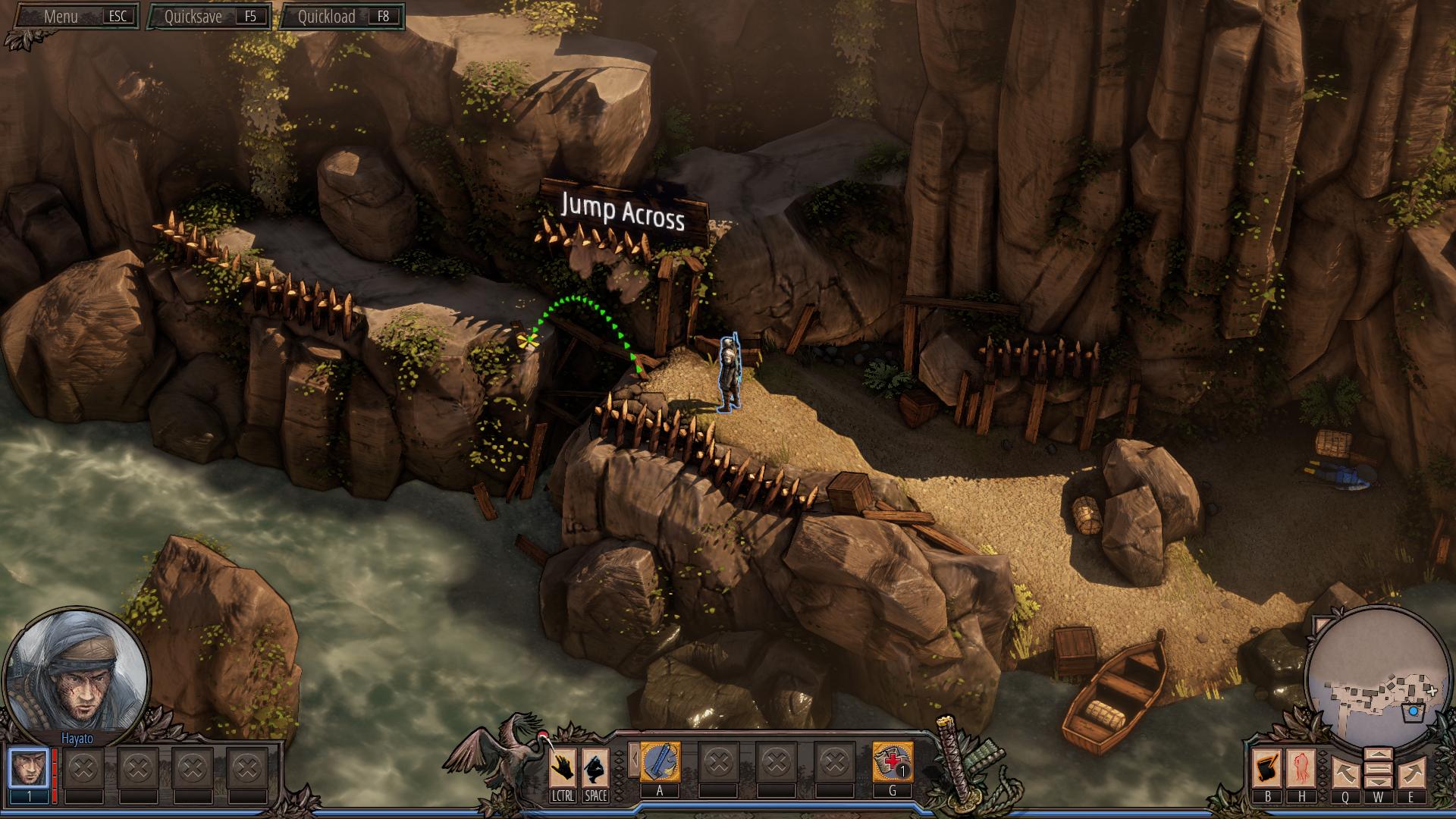Click the upward triangle camera button

tap(1378, 755)
